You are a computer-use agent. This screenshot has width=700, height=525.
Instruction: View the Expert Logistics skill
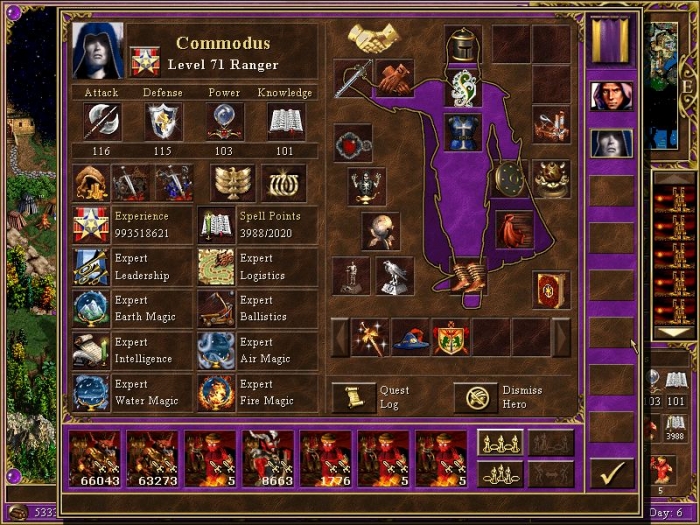pyautogui.click(x=216, y=267)
